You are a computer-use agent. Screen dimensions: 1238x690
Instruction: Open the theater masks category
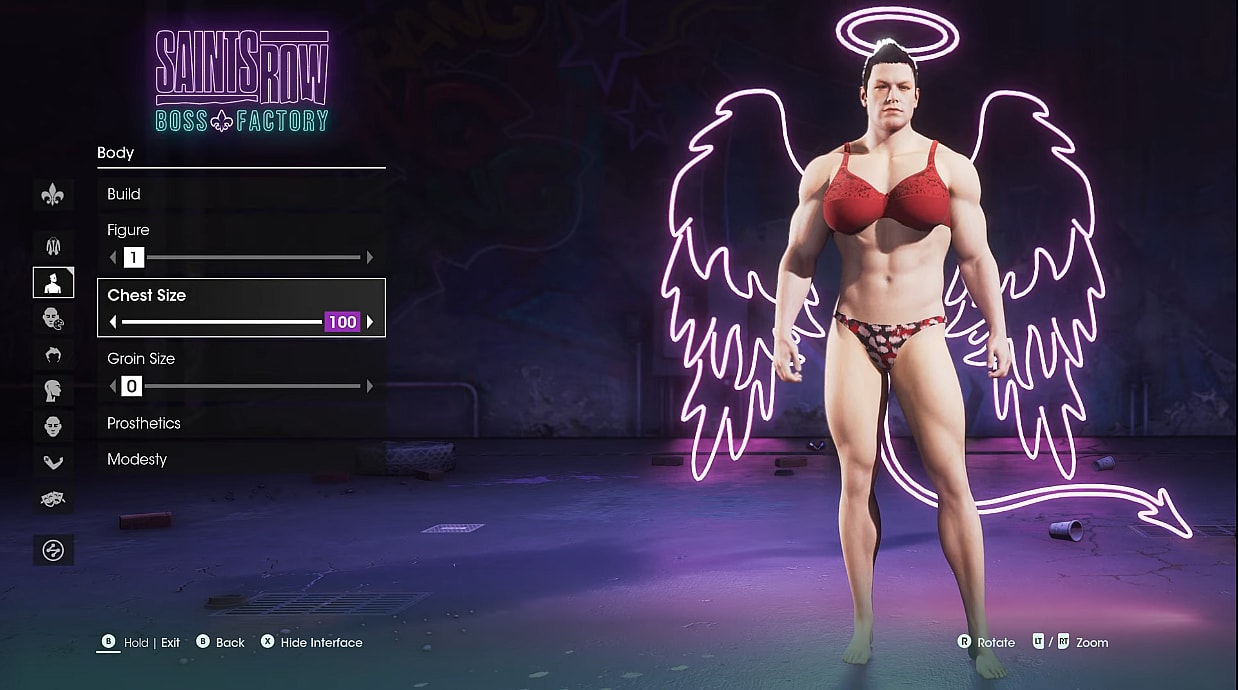[x=53, y=497]
